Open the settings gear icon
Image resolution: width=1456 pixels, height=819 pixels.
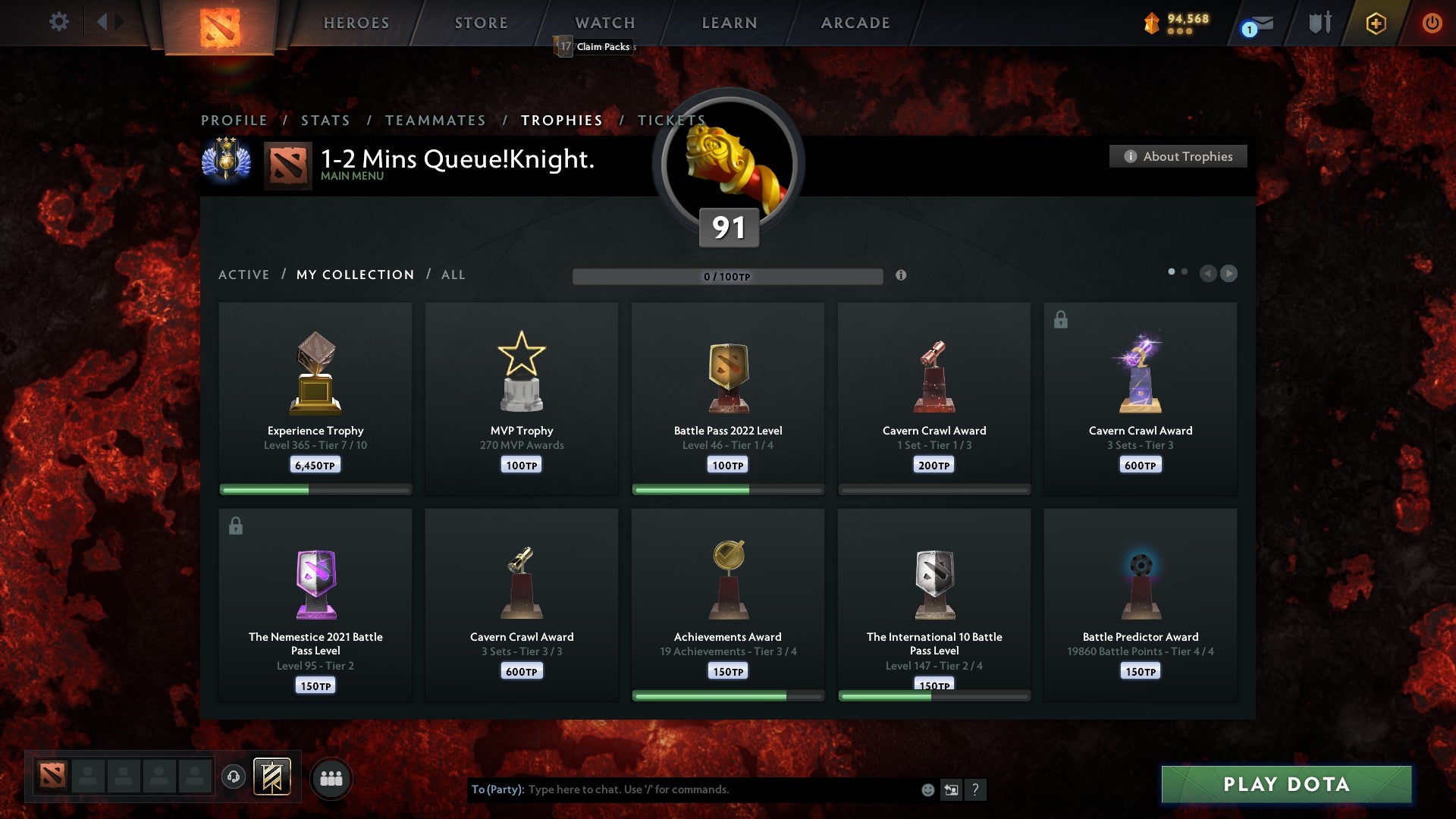click(x=58, y=22)
